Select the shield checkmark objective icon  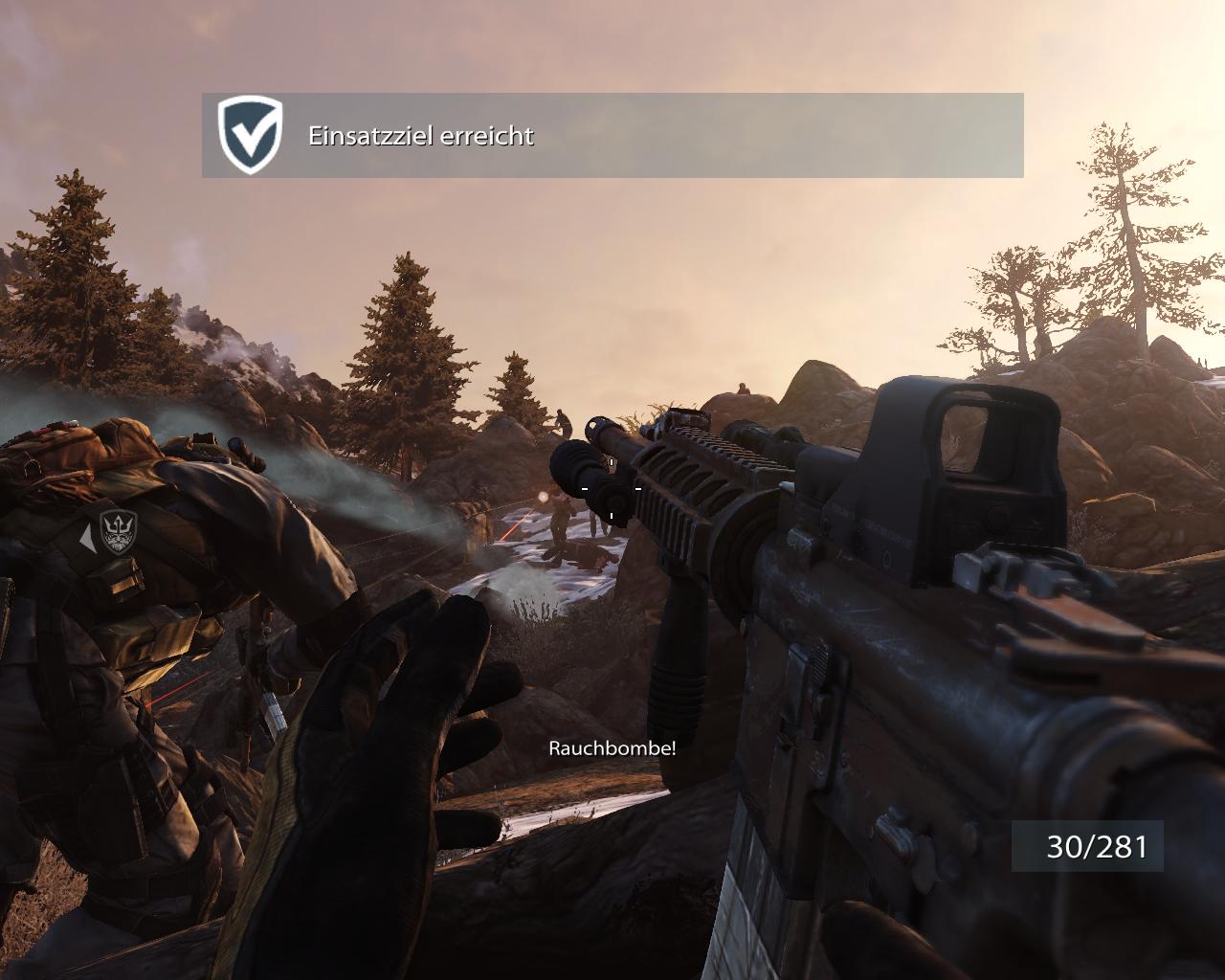(x=251, y=134)
